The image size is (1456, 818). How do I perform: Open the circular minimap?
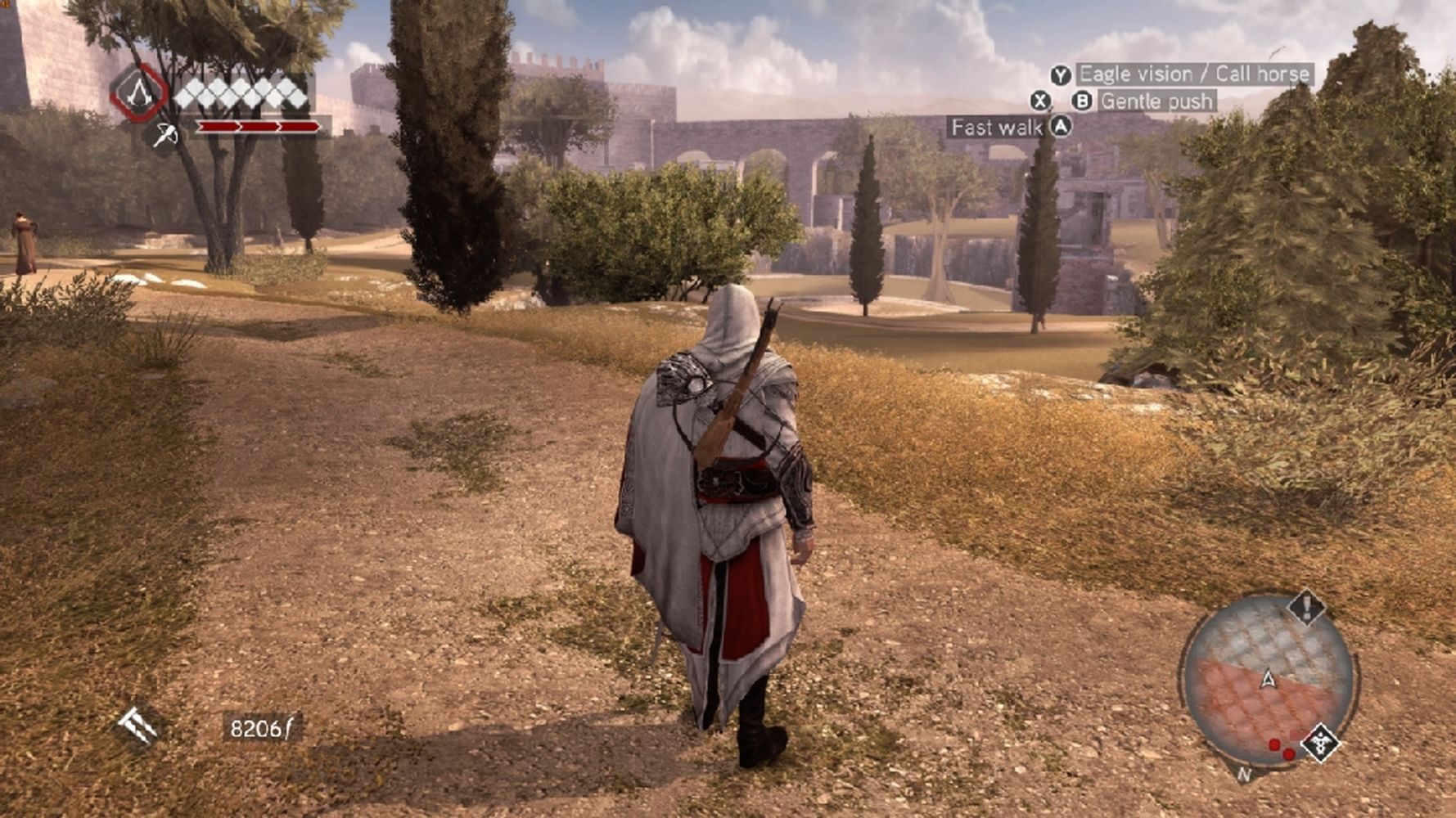[1267, 681]
